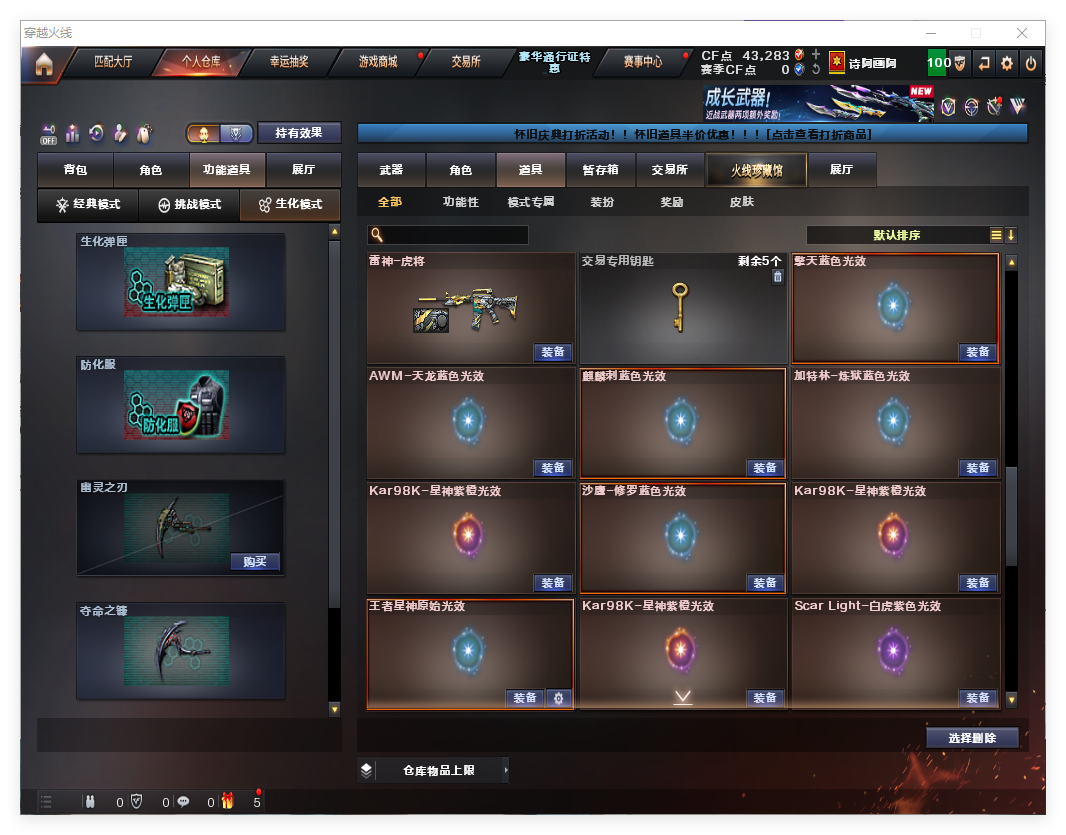This screenshot has width=1066, height=835.
Task: Open the settings gear icon
Action: (x=1007, y=63)
